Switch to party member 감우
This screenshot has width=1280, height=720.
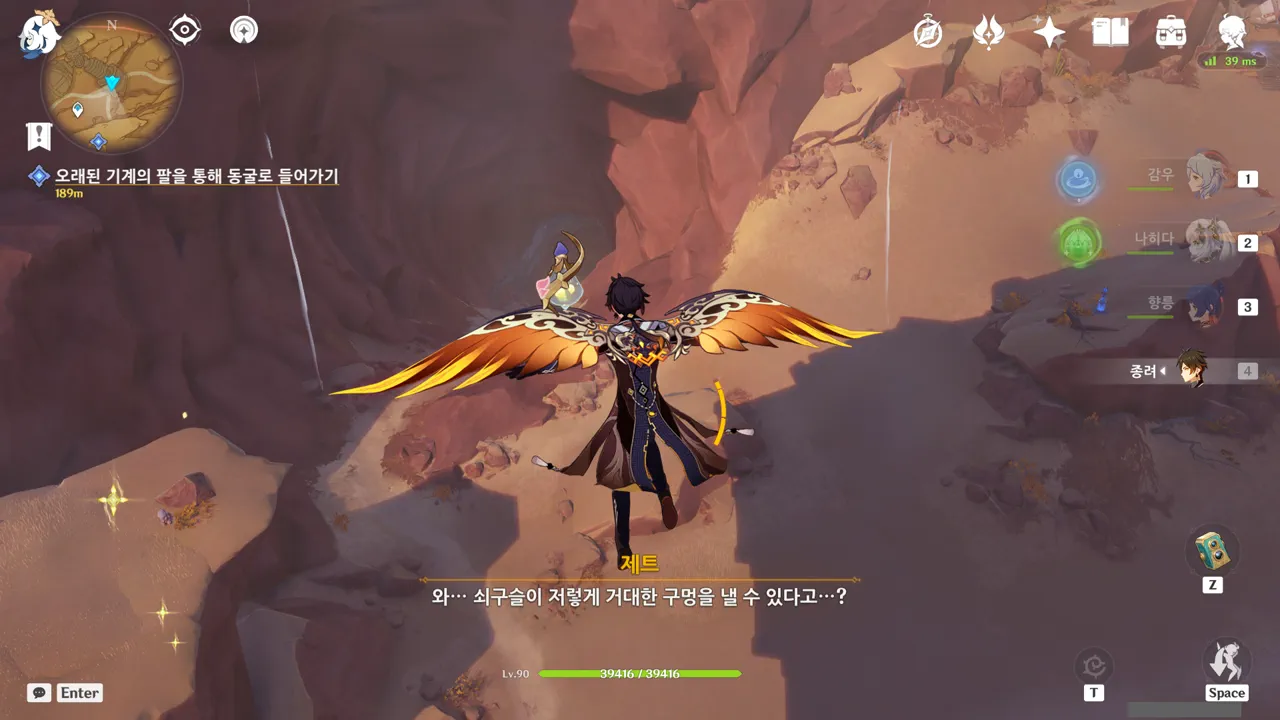tap(1204, 177)
